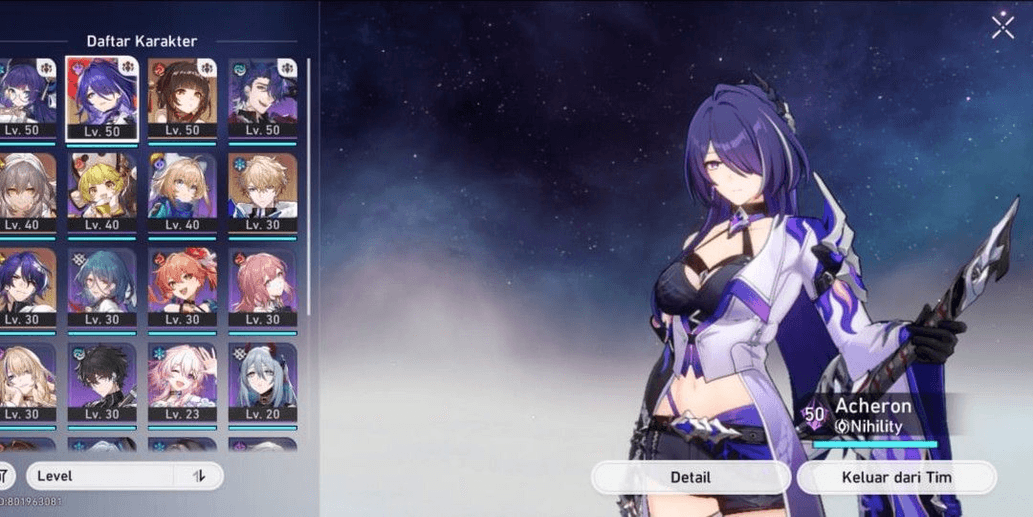1033x517 pixels.
Task: Select Hook's yellow-haired portrait
Action: click(x=102, y=191)
